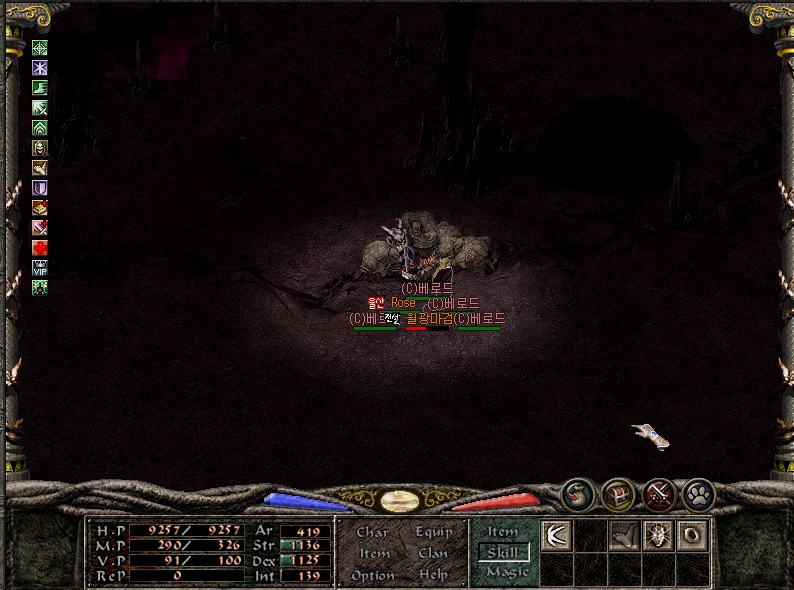The height and width of the screenshot is (590, 794).
Task: Click the paw print pet button
Action: coord(699,493)
